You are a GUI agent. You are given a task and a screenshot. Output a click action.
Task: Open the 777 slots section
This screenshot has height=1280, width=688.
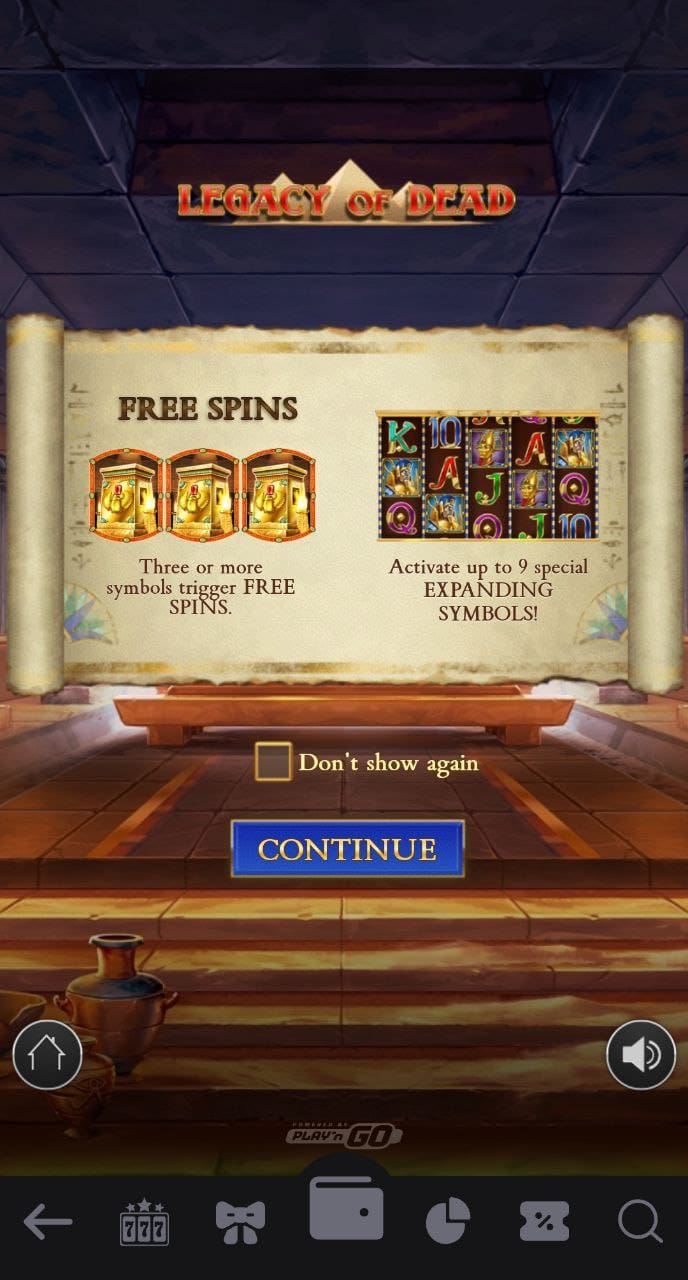point(144,1221)
